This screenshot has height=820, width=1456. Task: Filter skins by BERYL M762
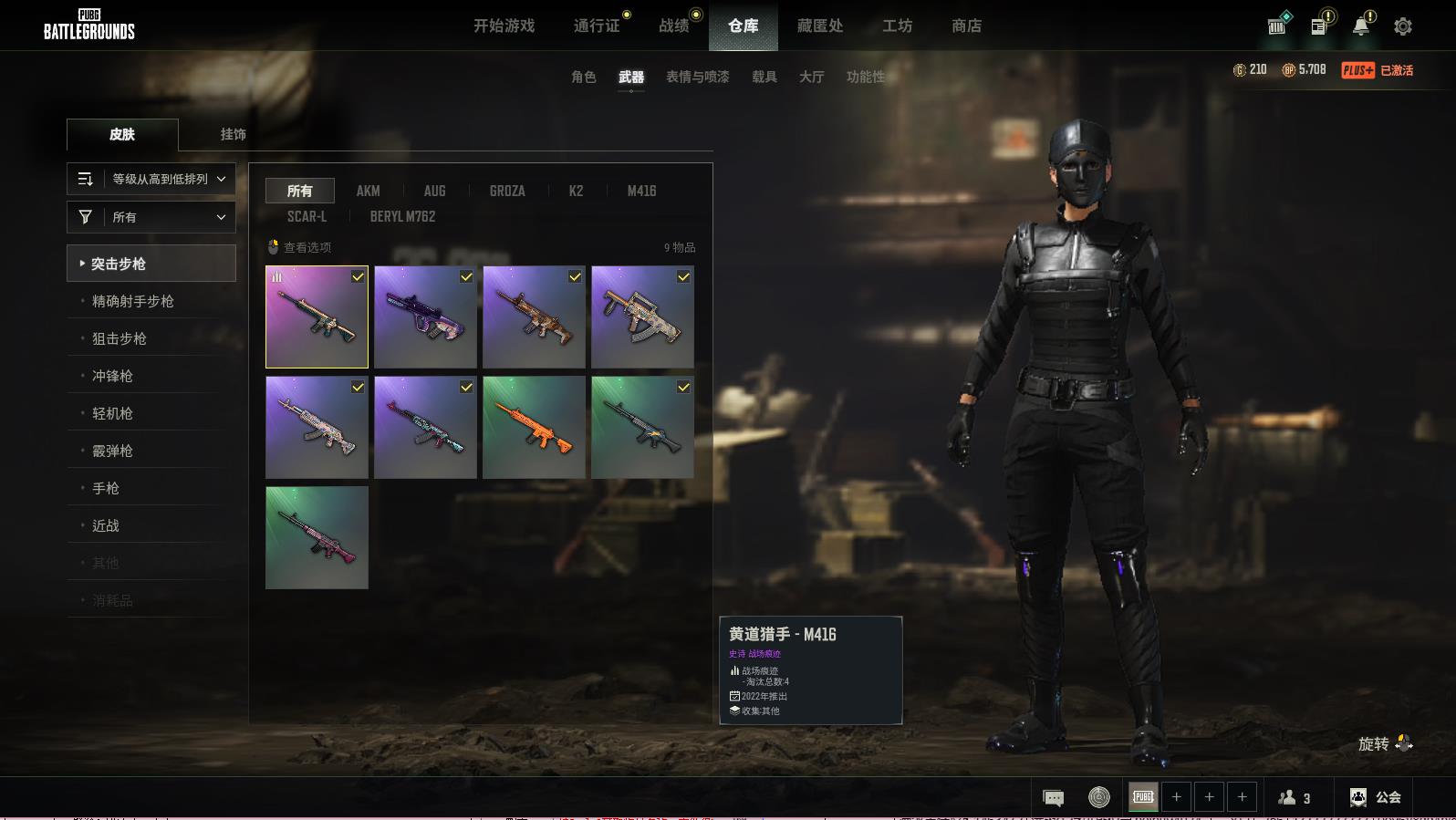click(x=402, y=216)
